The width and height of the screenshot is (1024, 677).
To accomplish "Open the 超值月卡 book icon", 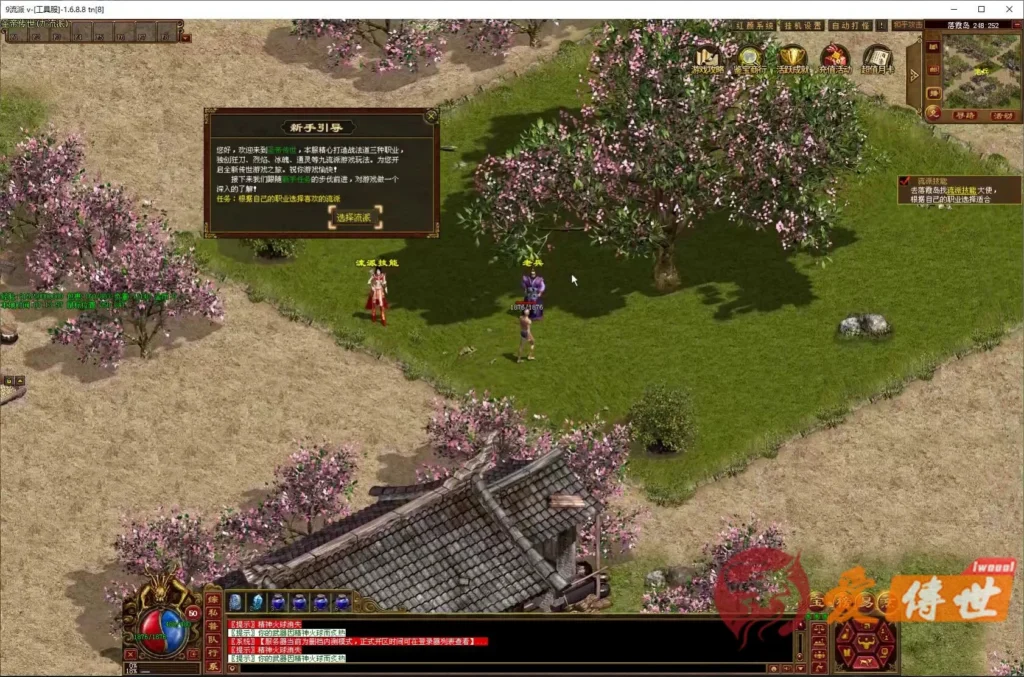I will (878, 59).
